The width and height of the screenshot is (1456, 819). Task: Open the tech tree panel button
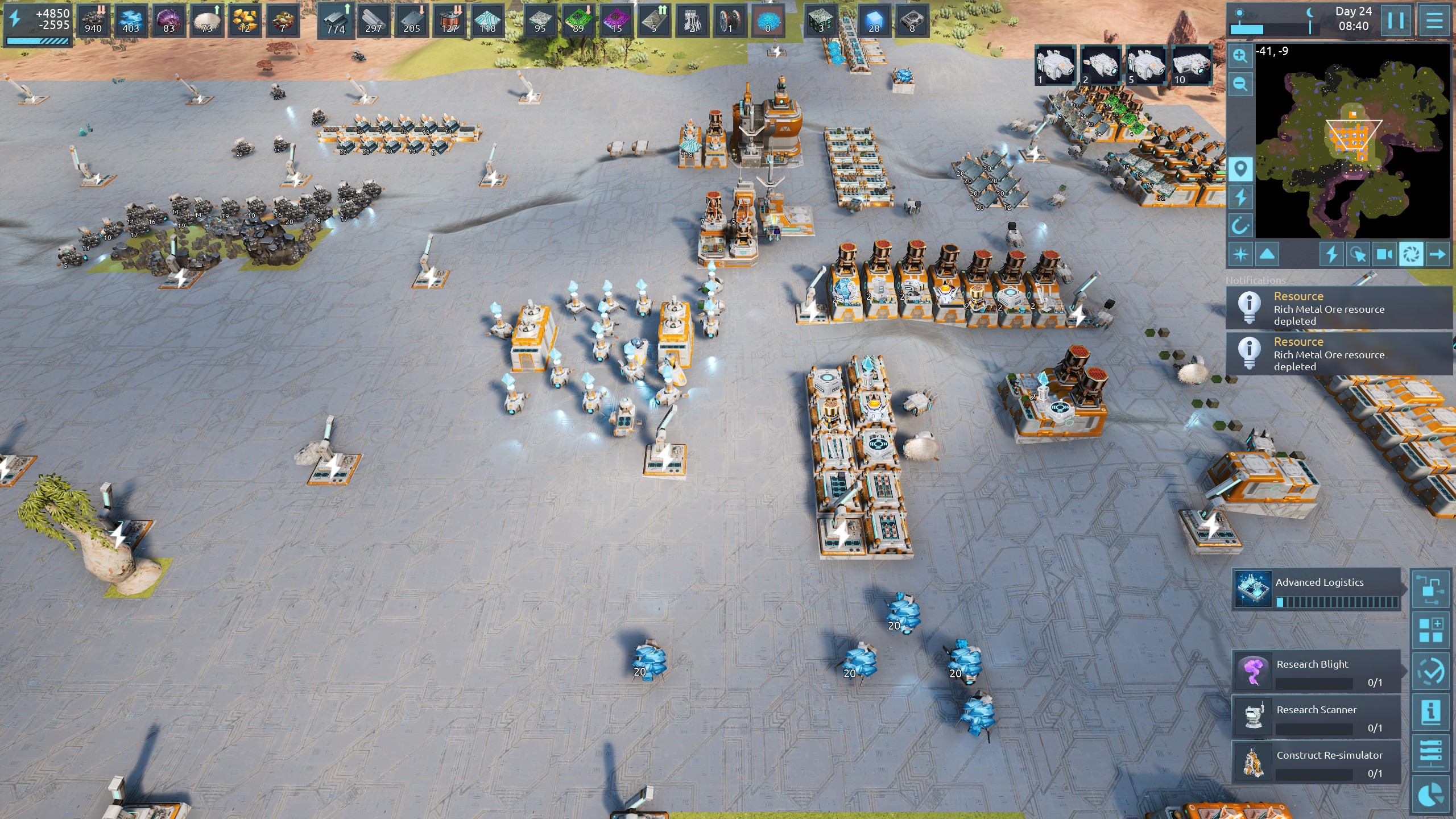tap(1431, 589)
